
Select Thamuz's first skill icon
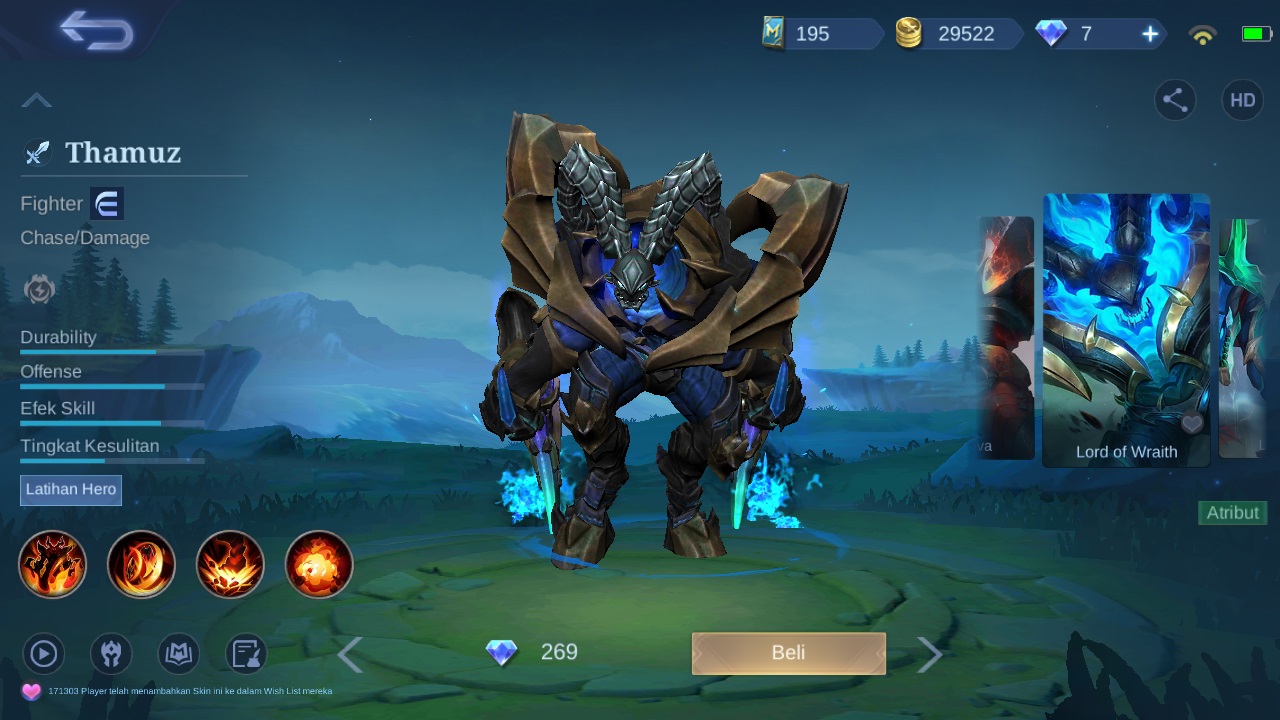(x=52, y=564)
